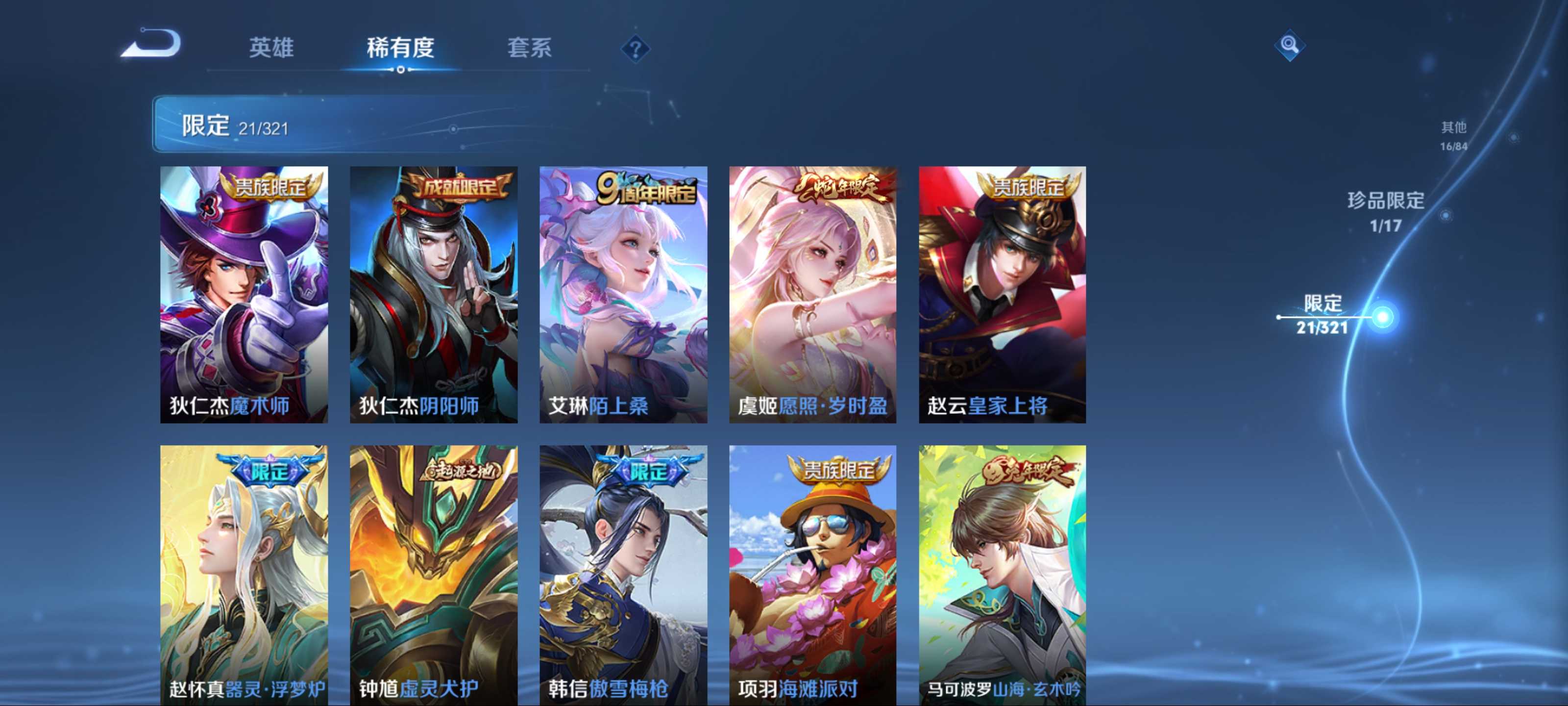Click the 限定 21/321 section header

coord(365,124)
